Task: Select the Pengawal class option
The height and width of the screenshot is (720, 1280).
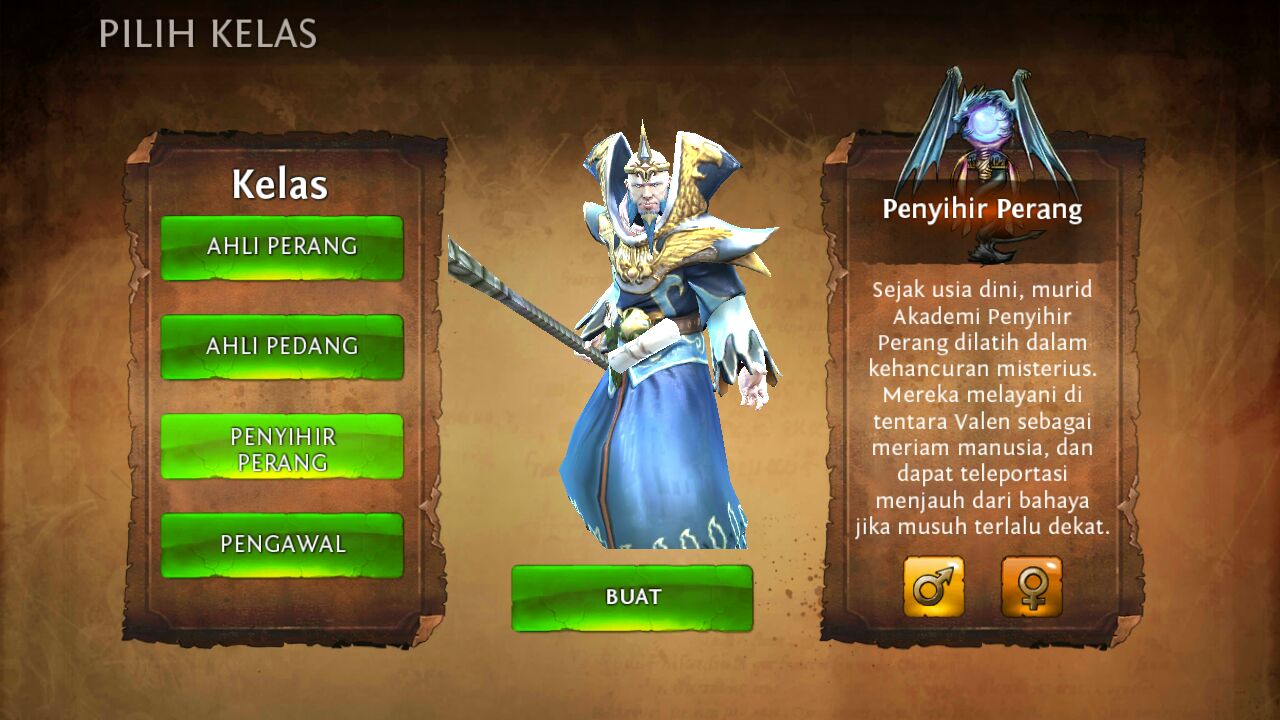Action: (x=282, y=545)
